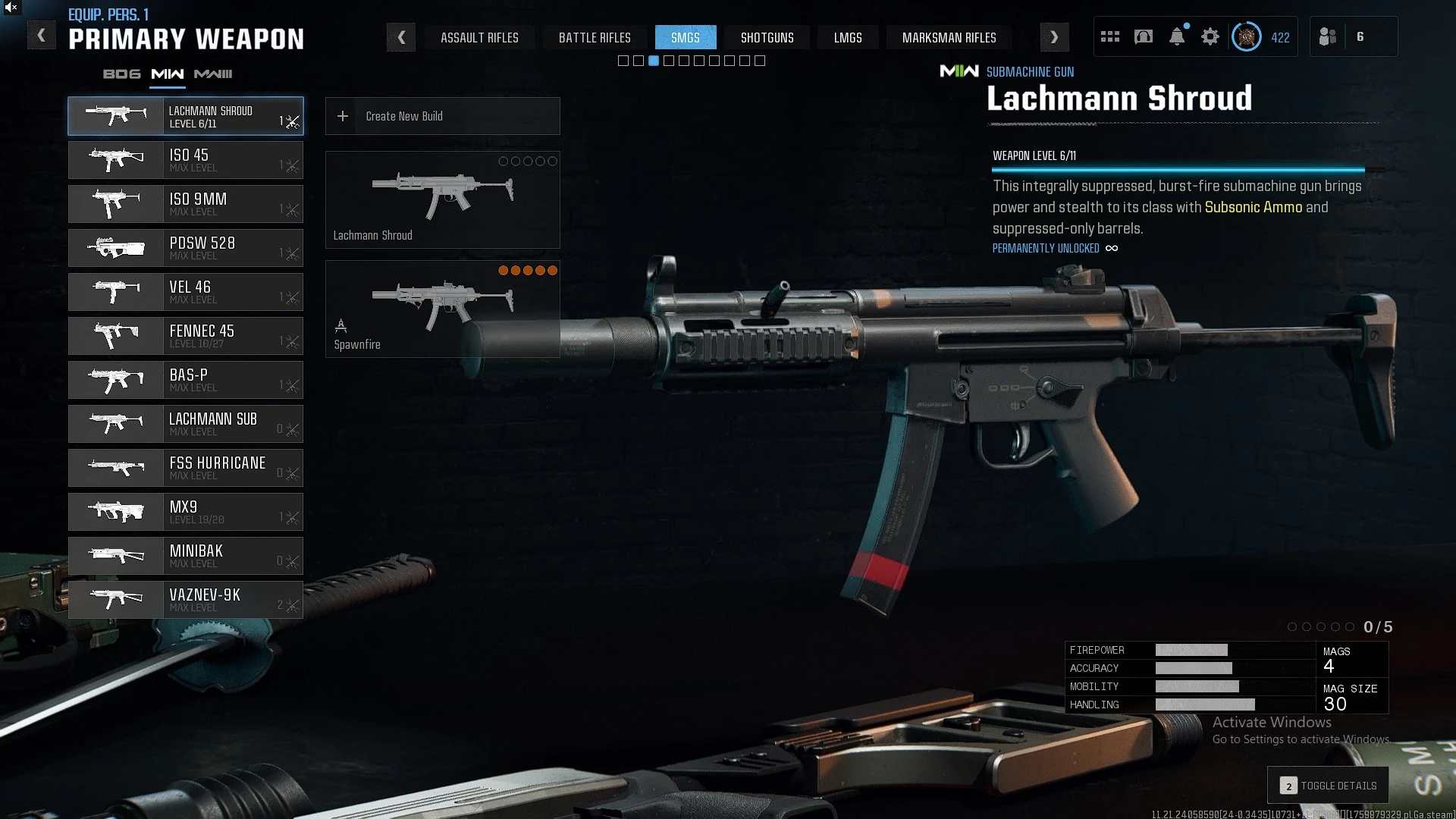This screenshot has height=819, width=1456.
Task: Select the Spawnfire blueprint build
Action: (x=443, y=309)
